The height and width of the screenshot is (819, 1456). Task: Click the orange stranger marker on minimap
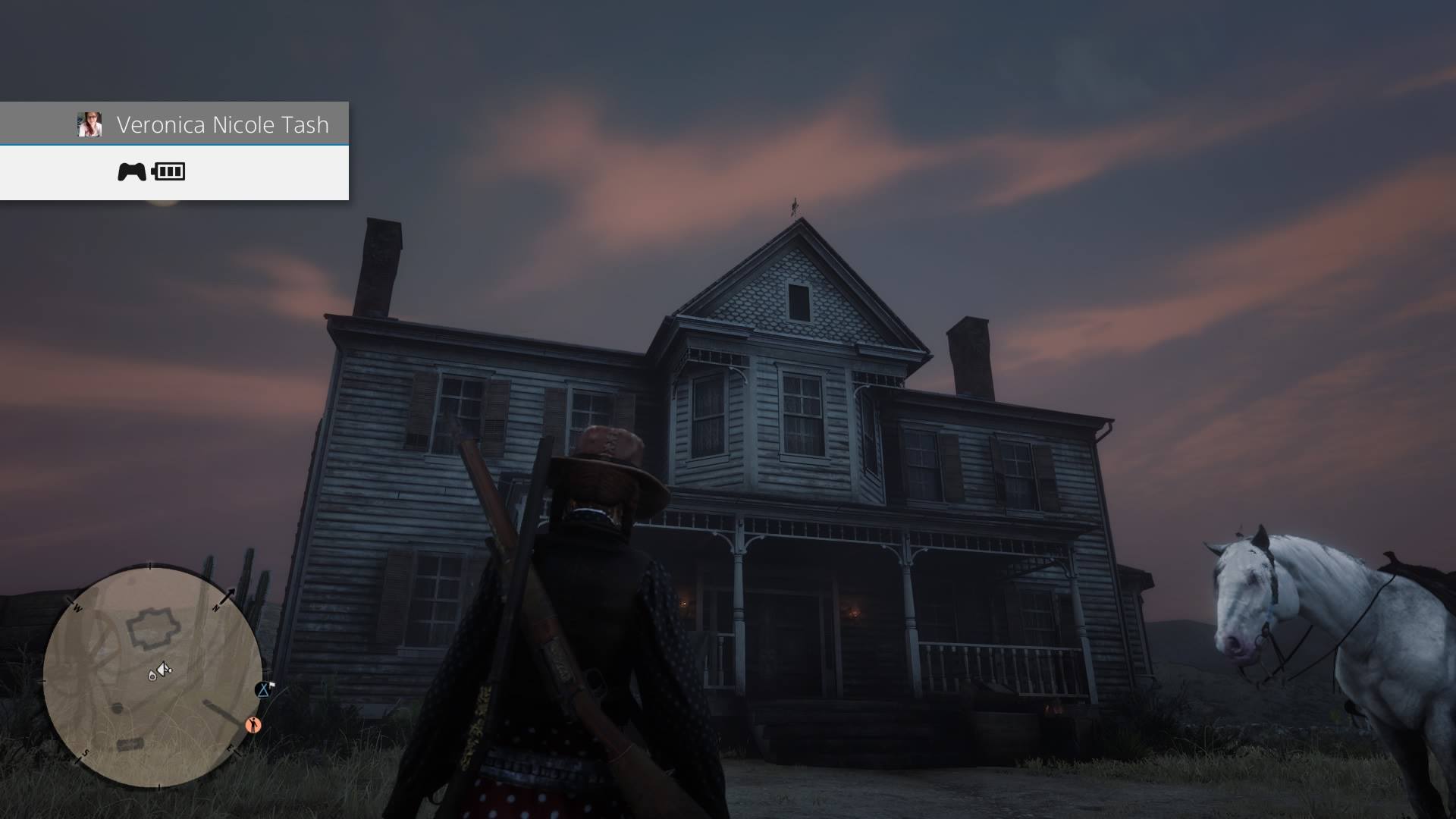click(254, 726)
